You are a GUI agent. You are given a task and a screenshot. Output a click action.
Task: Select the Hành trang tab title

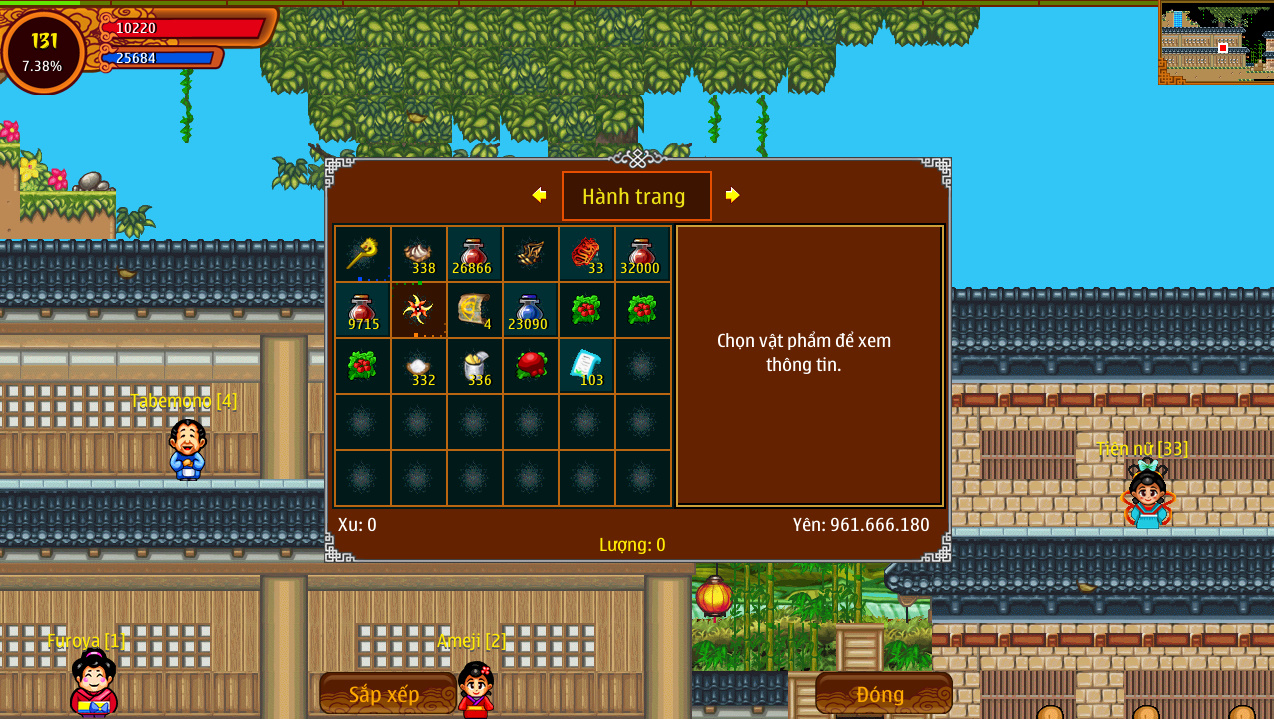click(x=636, y=196)
